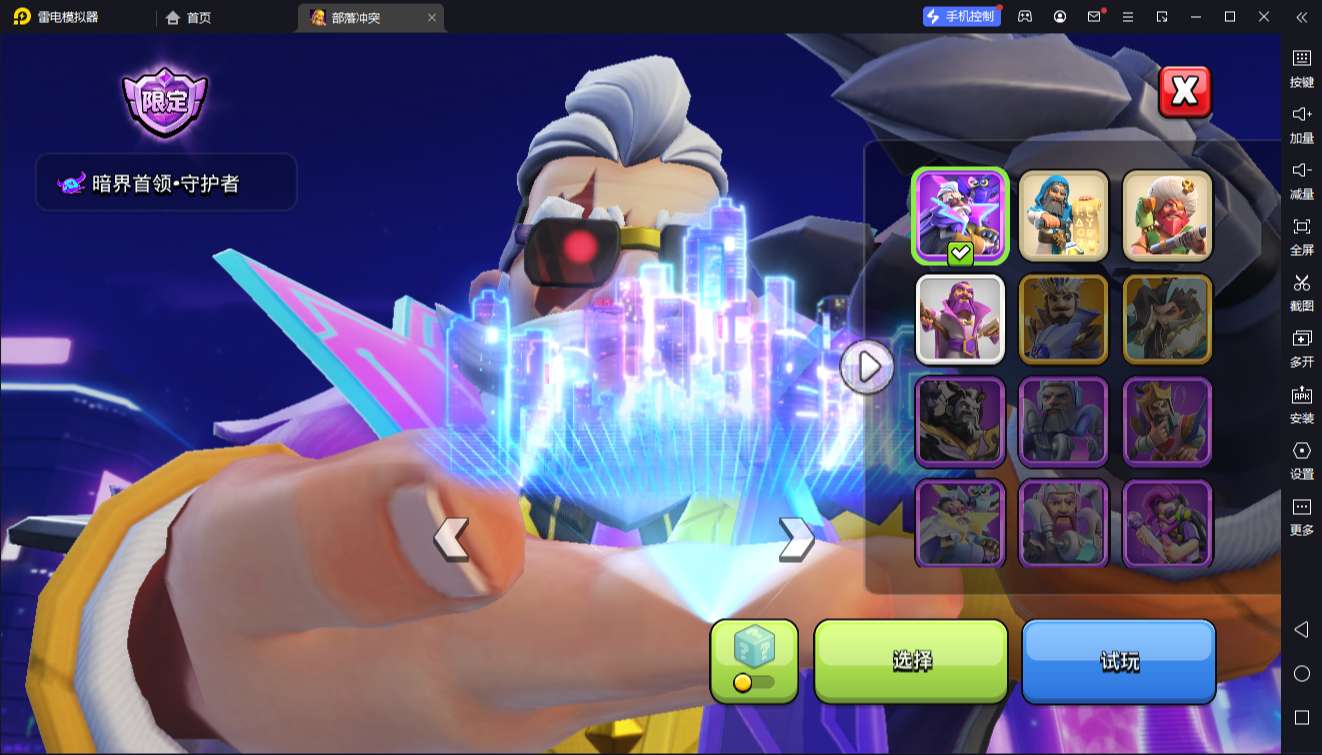Image resolution: width=1322 pixels, height=755 pixels.
Task: Choose the pink-haired warden skin with backpack
Action: (x=1167, y=523)
